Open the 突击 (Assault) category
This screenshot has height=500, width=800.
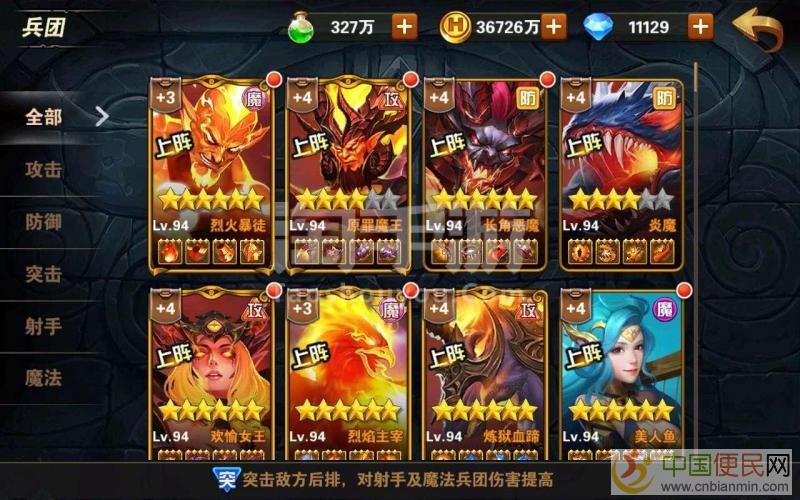pos(45,274)
